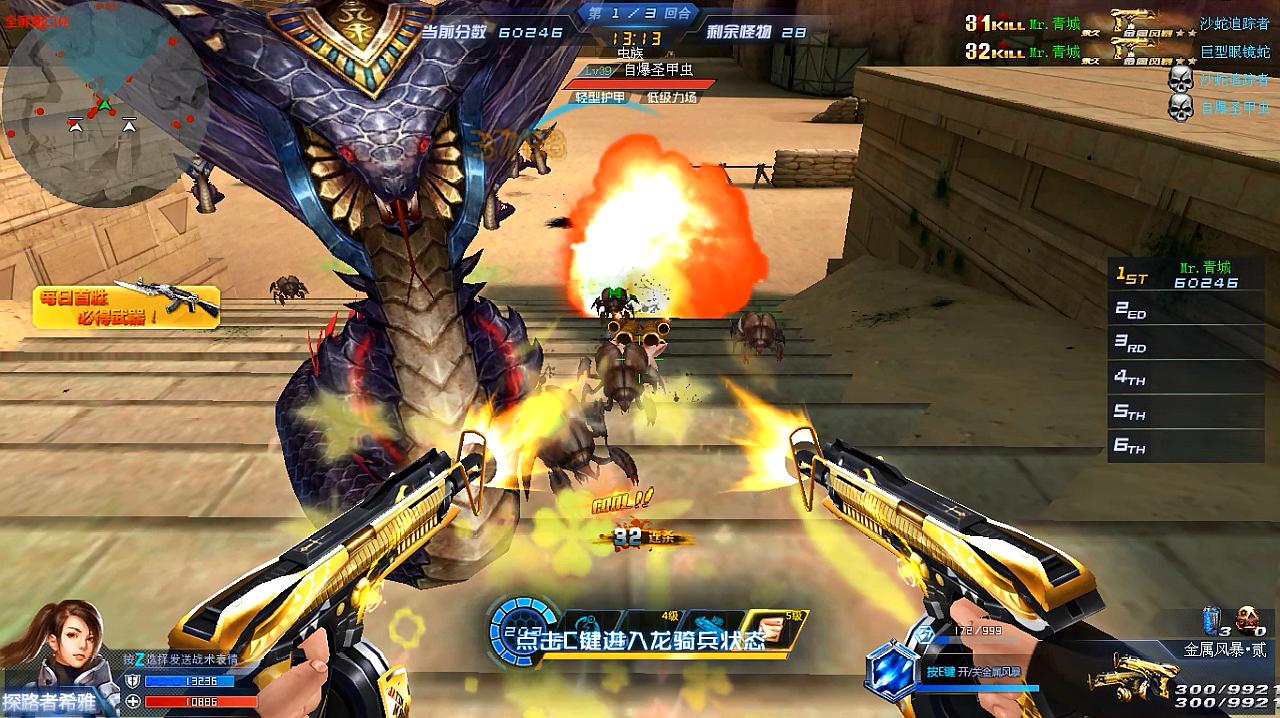Open the daily first-recharge weapon banner
This screenshot has height=718, width=1280.
[126, 305]
